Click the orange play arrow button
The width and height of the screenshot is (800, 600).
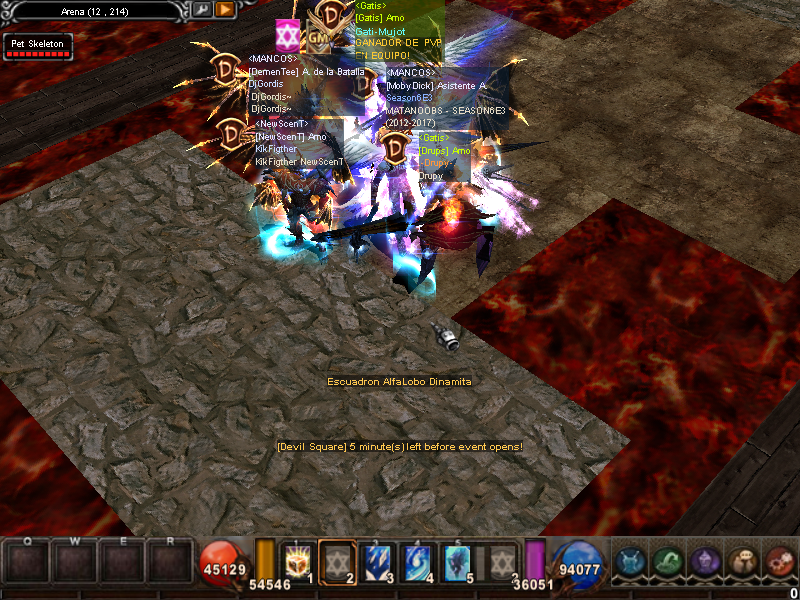225,9
